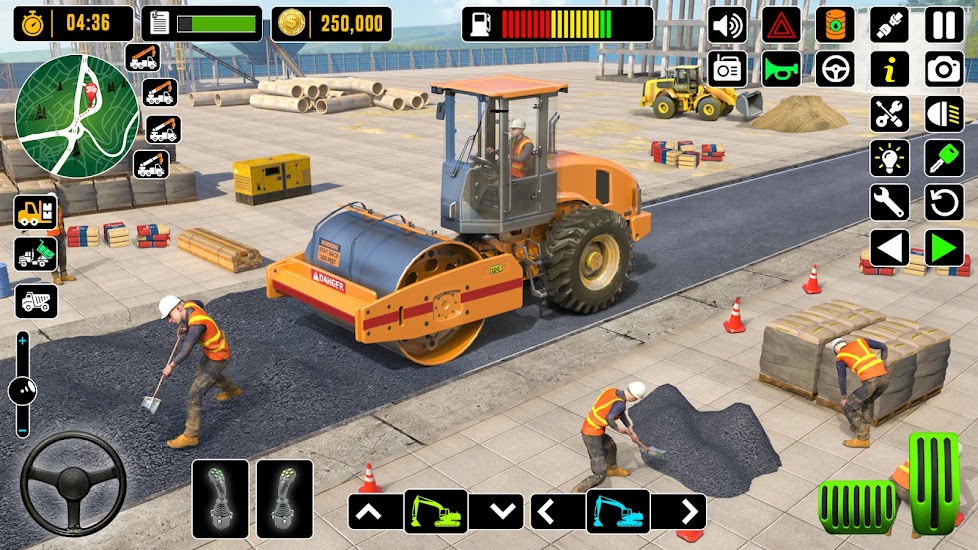The width and height of the screenshot is (978, 550).
Task: Step on the green gas pedal
Action: (935, 483)
